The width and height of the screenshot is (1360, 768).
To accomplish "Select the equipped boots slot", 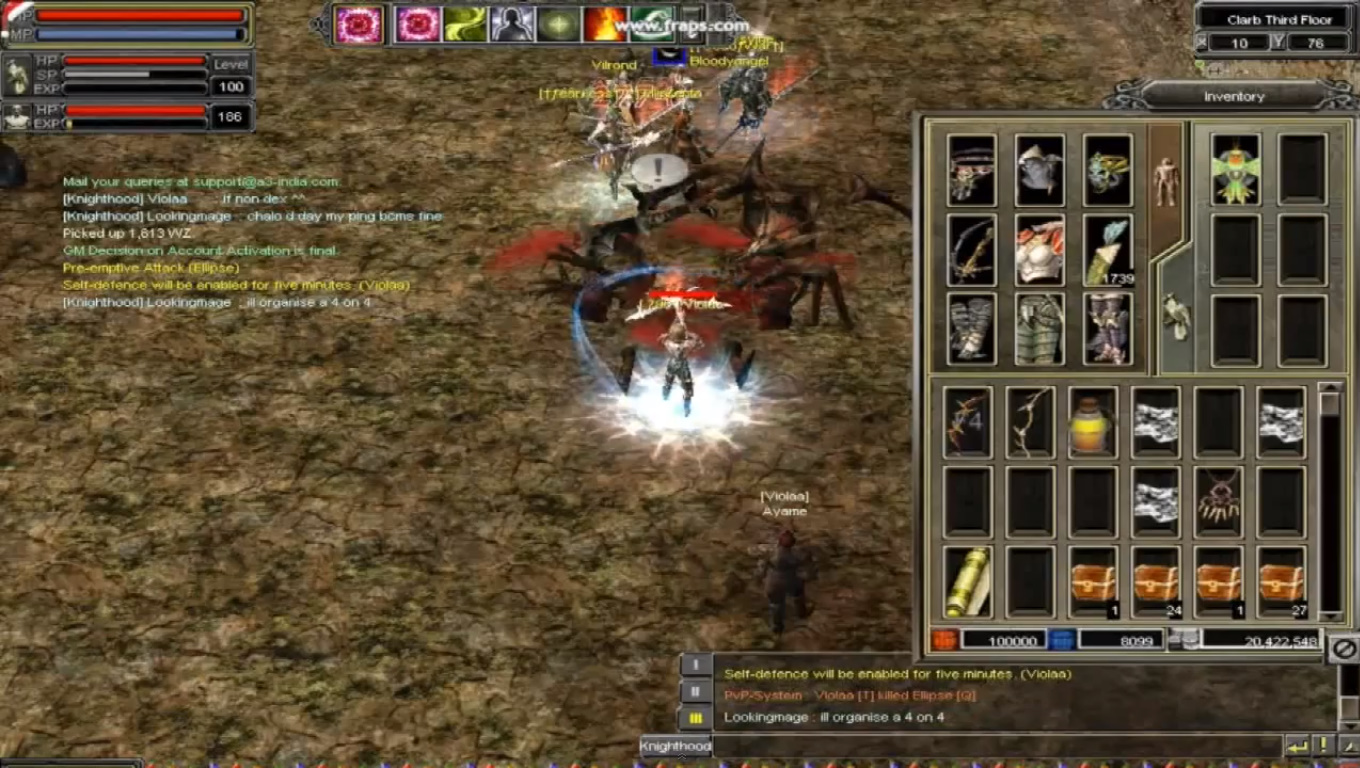I will [x=1108, y=329].
